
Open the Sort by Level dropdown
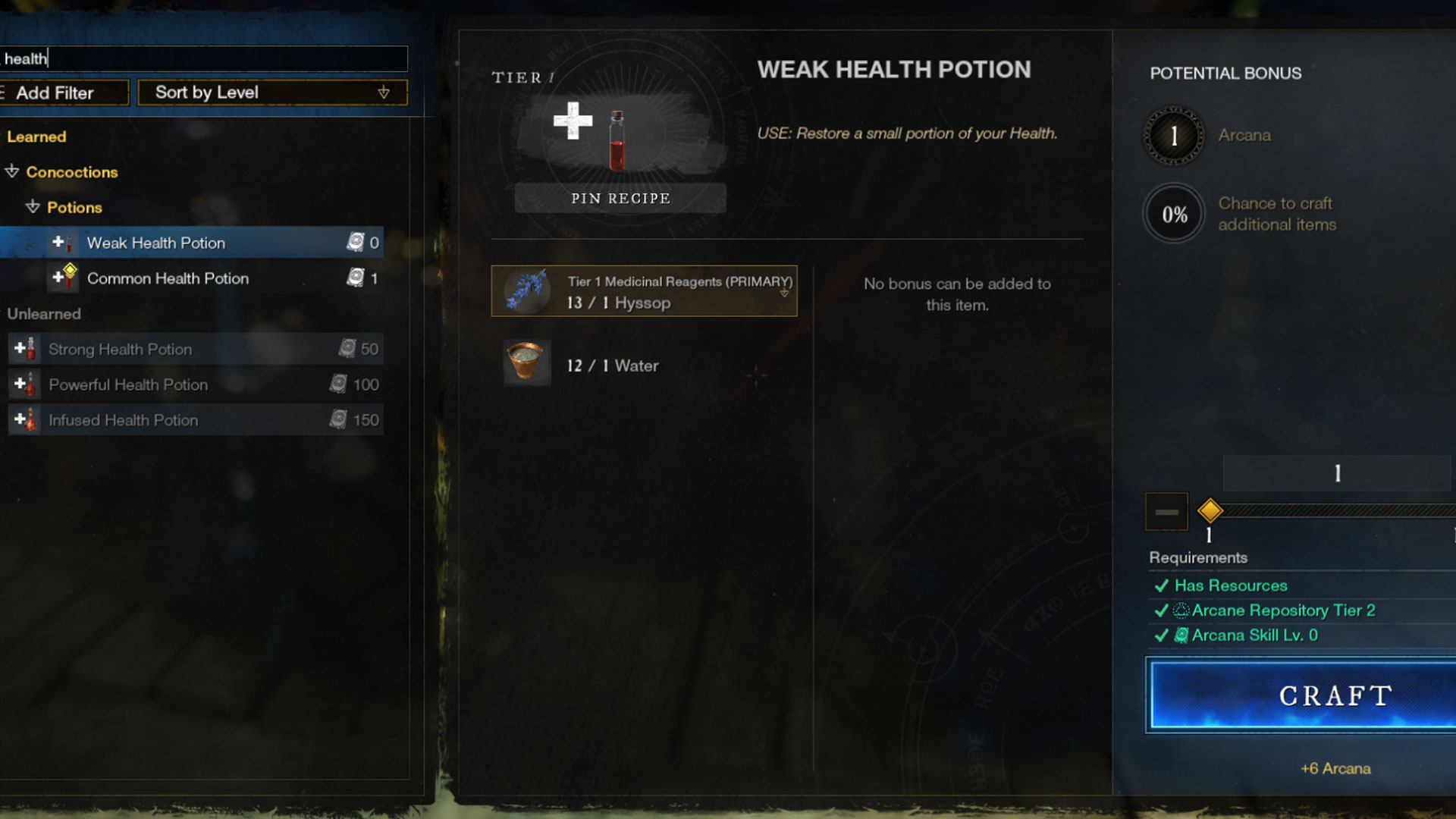[272, 93]
